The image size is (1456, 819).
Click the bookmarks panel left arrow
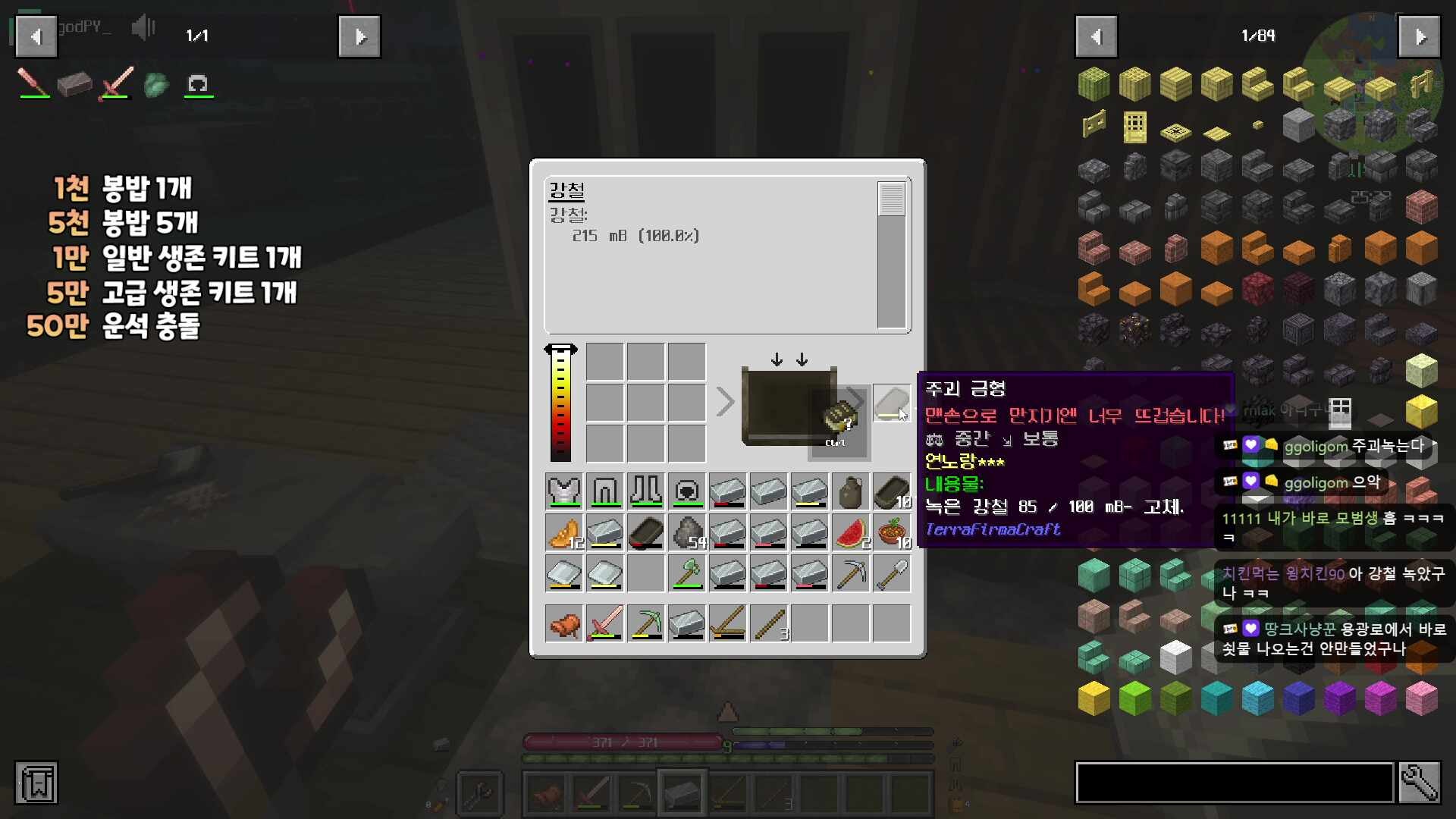coord(36,36)
